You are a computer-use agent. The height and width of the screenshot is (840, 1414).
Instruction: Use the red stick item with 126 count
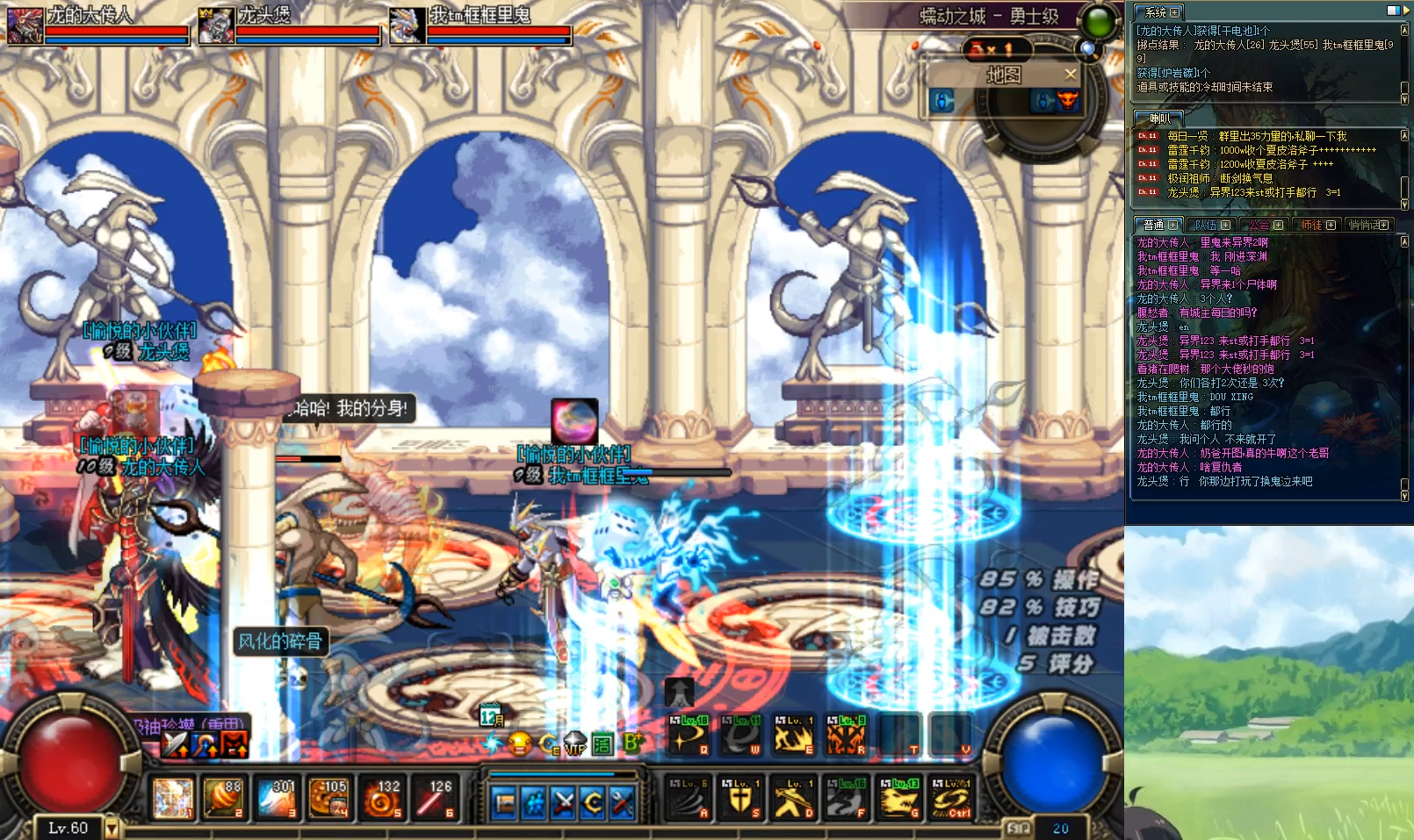click(x=436, y=798)
